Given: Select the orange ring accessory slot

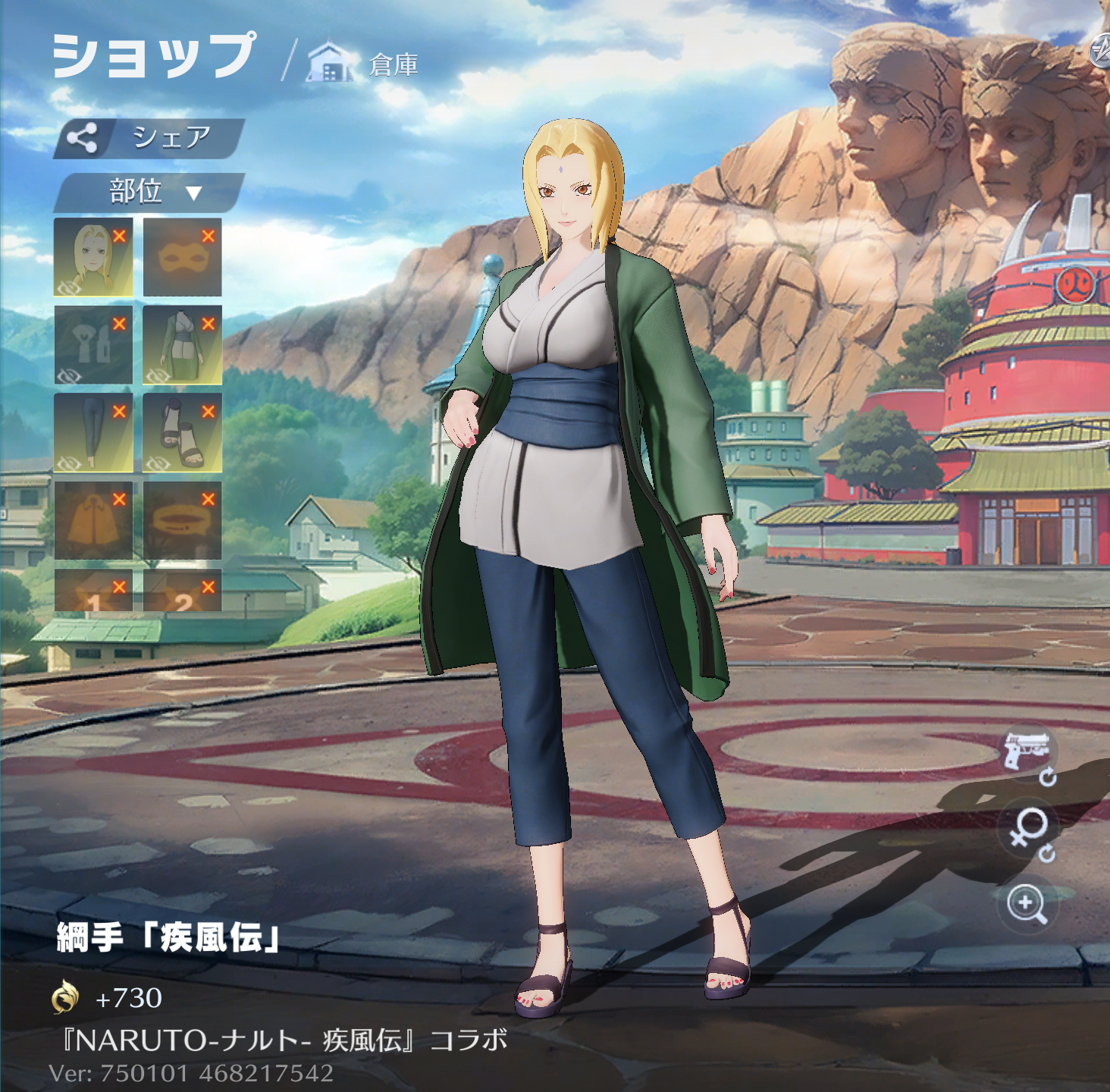Looking at the screenshot, I should pos(182,521).
